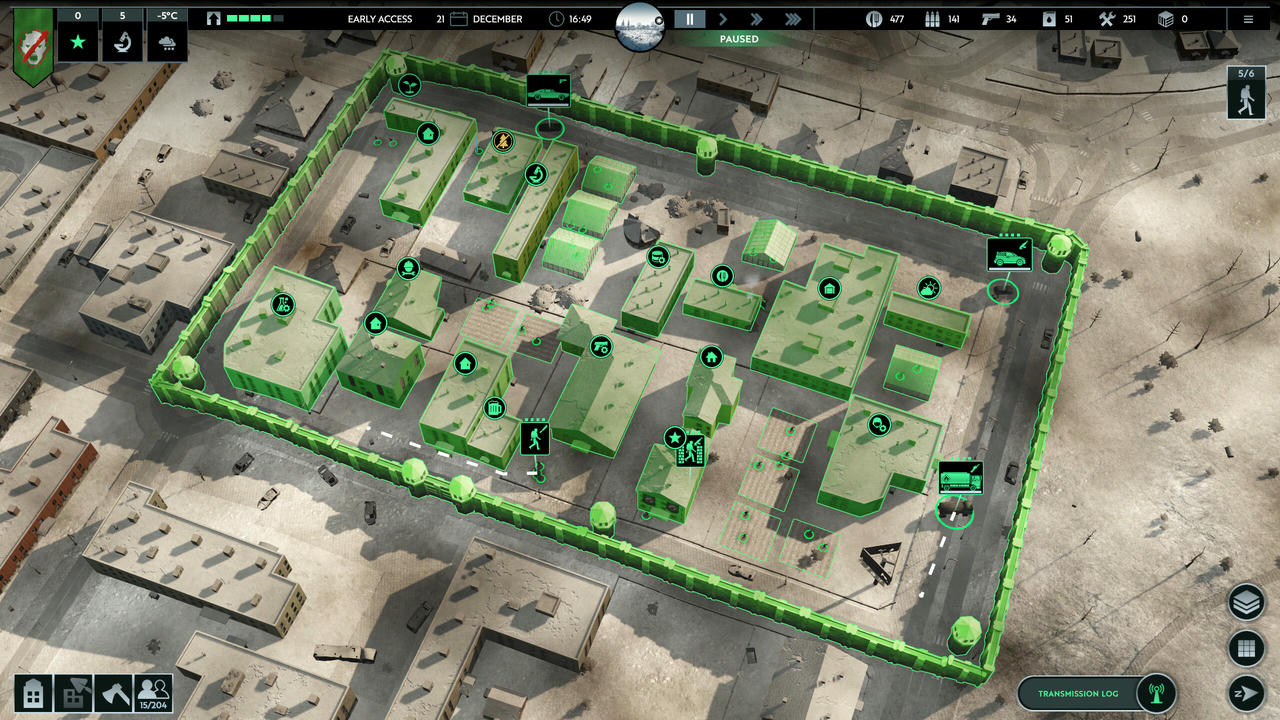Viewport: 1280px width, 720px height.
Task: Open the construction hammer build menu
Action: point(73,693)
